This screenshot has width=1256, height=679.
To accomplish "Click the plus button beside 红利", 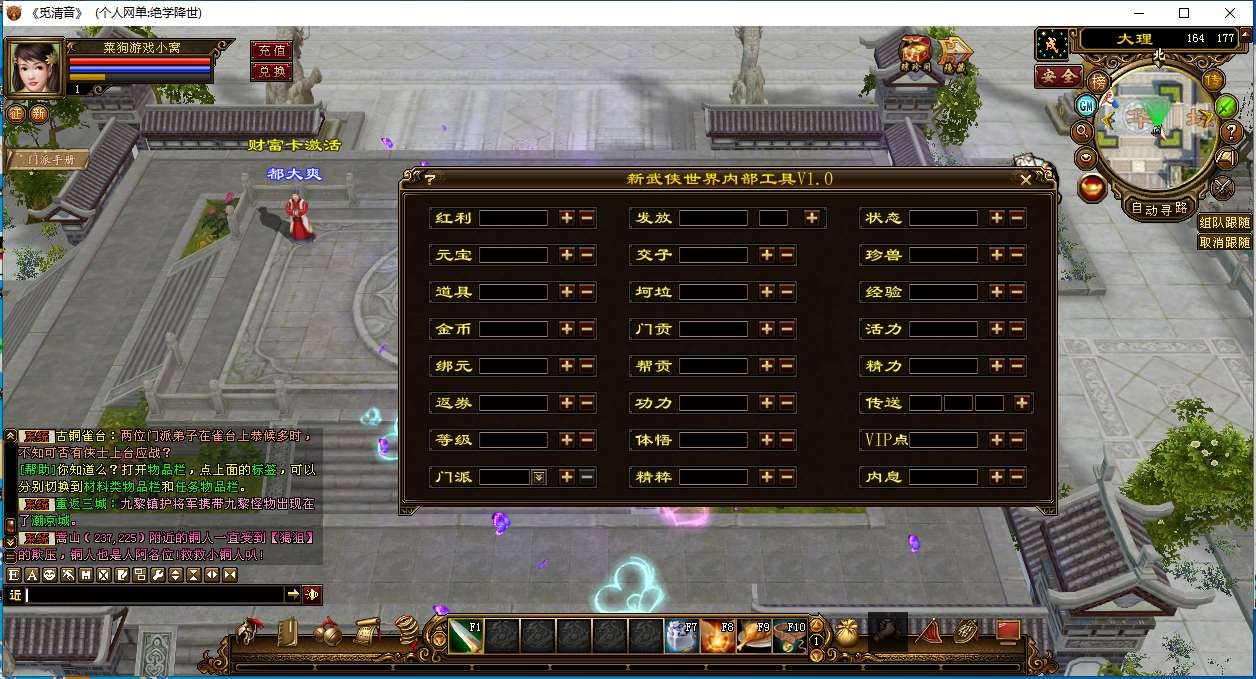I will click(x=567, y=218).
